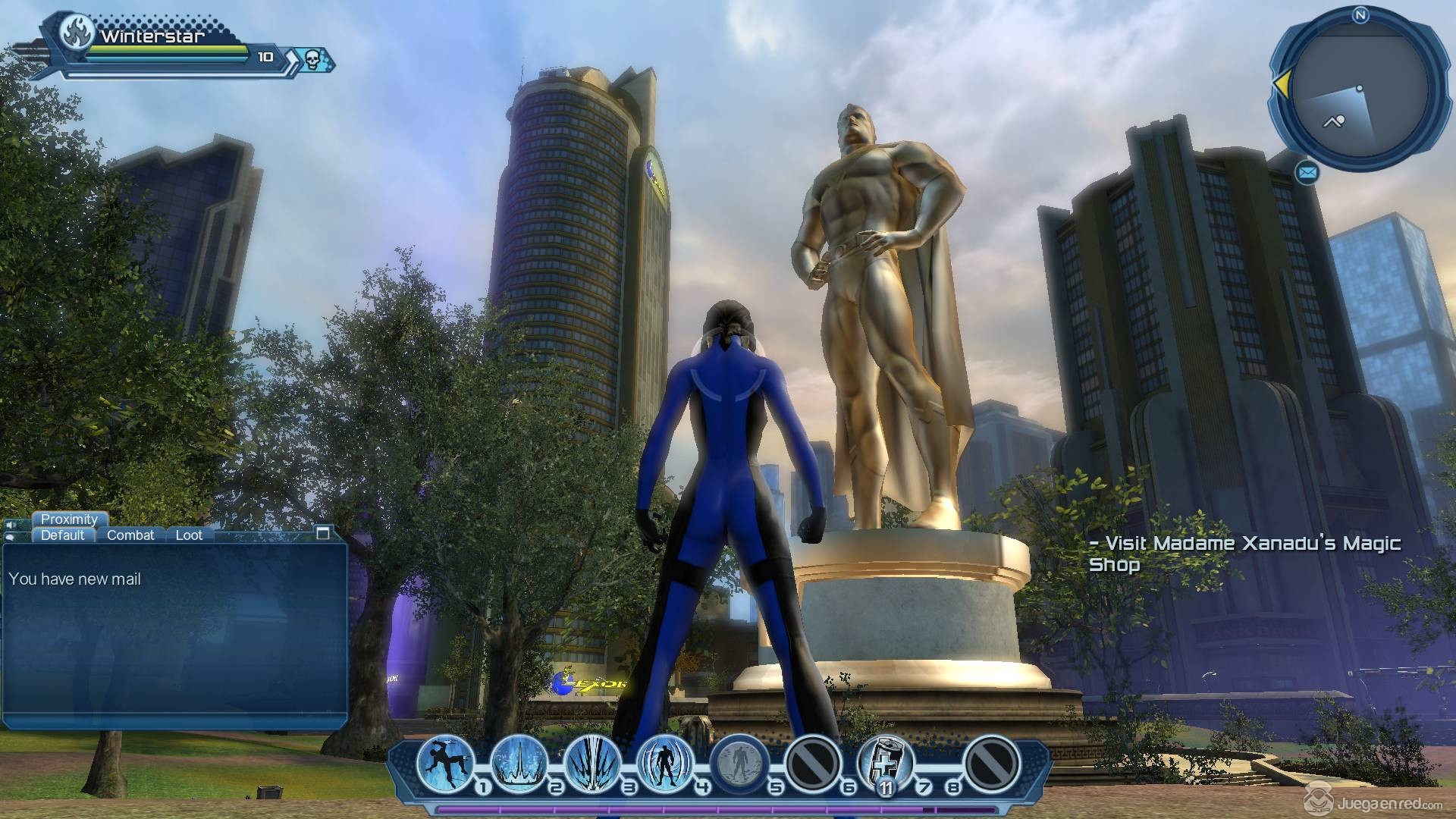This screenshot has height=819, width=1456.
Task: Trigger the ice shards burst ability
Action: (593, 762)
